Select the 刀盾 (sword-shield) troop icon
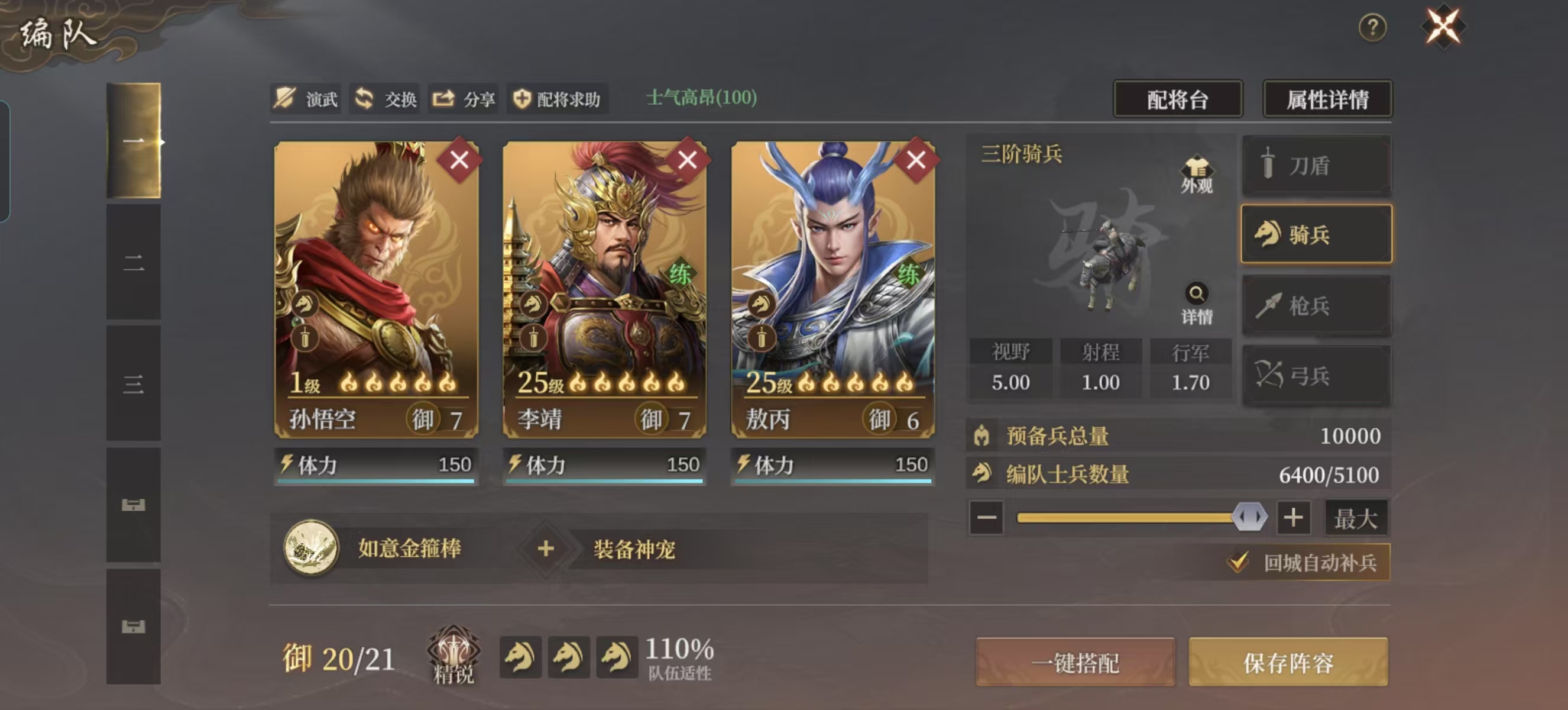Image resolution: width=1568 pixels, height=710 pixels. point(1316,166)
